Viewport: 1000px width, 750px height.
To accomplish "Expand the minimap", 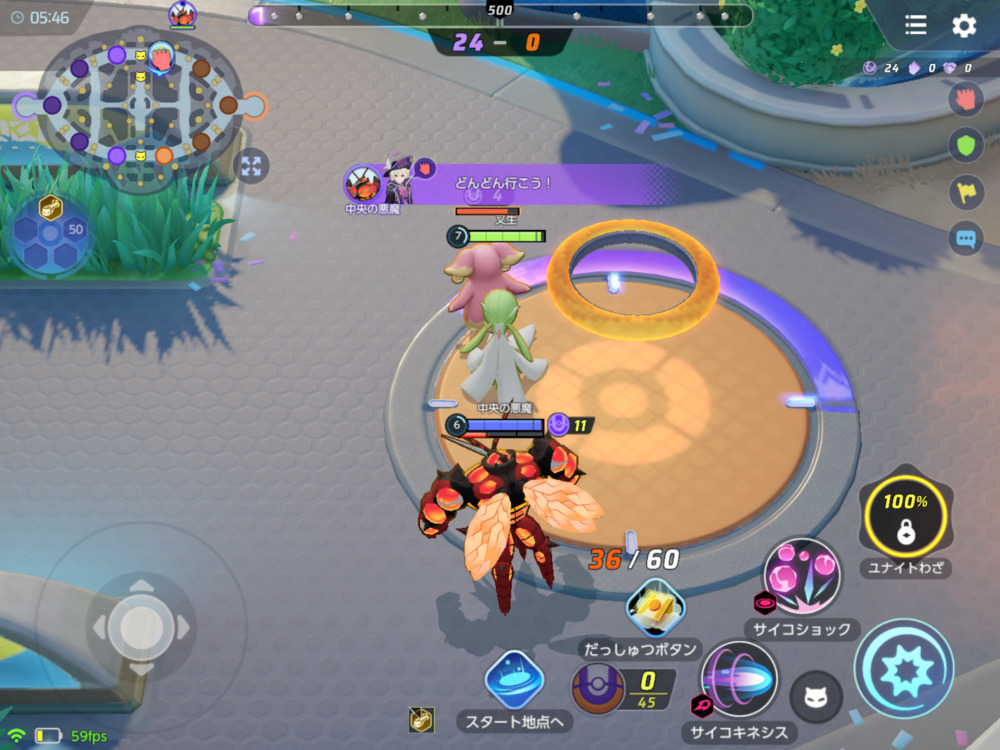I will pyautogui.click(x=251, y=166).
